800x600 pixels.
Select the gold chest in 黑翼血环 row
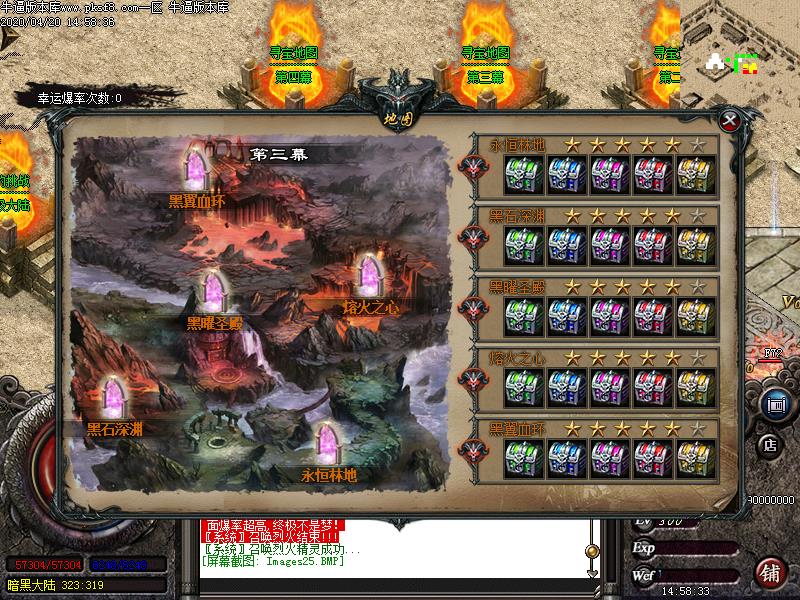pyautogui.click(x=697, y=457)
